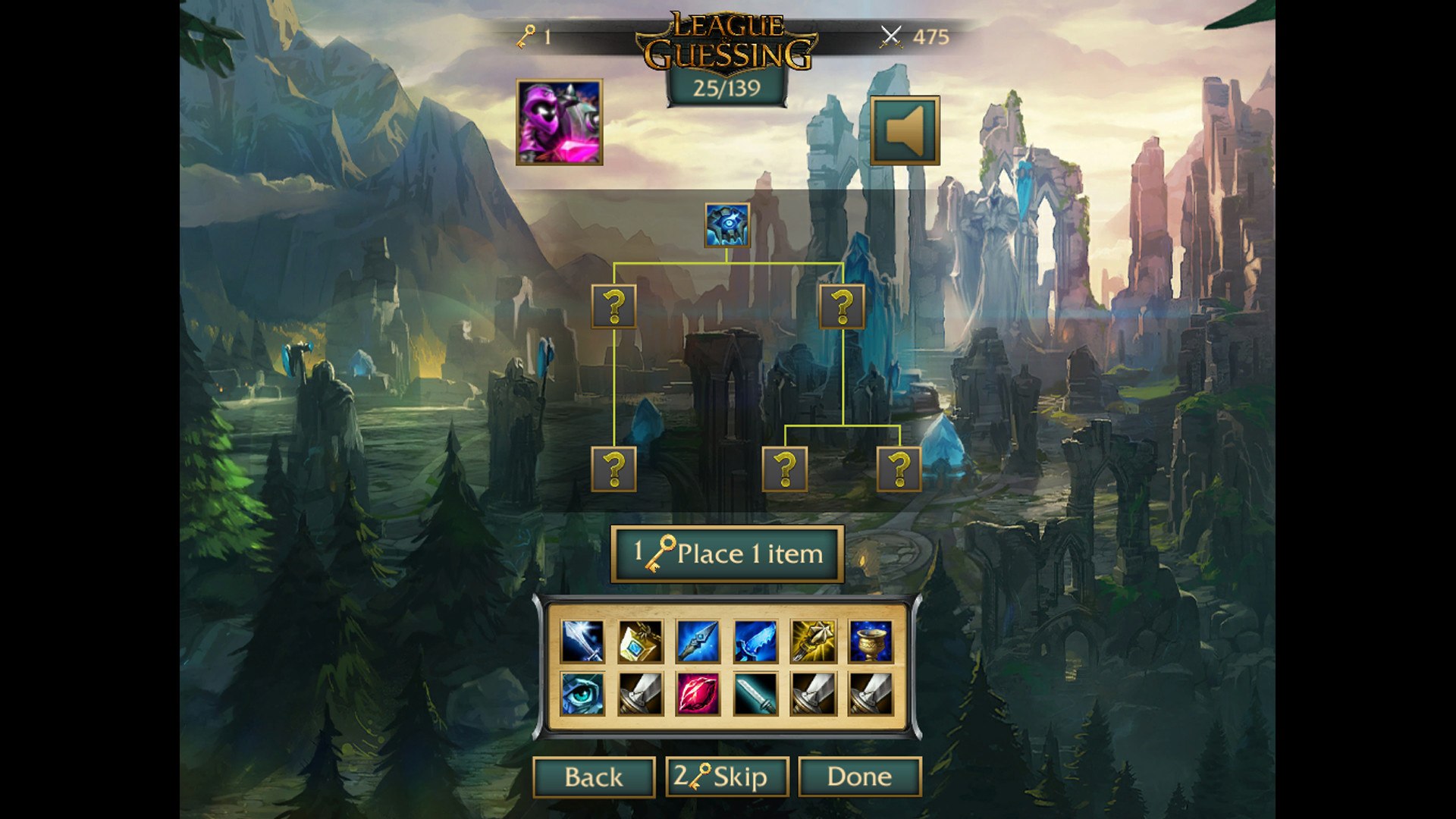Confirm the recipe with Done
This screenshot has width=1456, height=819.
click(x=859, y=777)
